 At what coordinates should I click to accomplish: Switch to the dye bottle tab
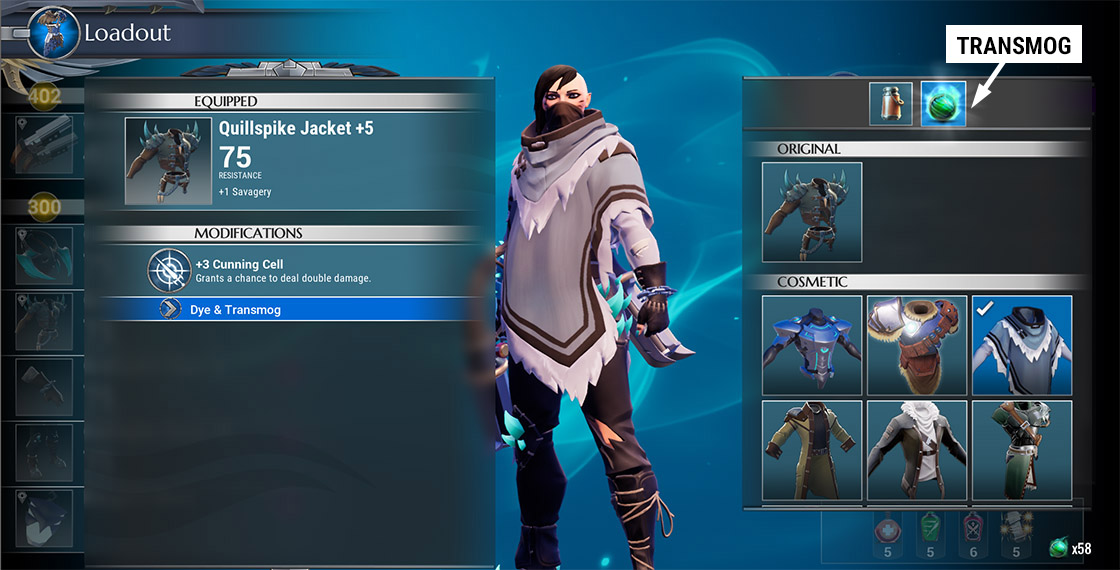(891, 104)
